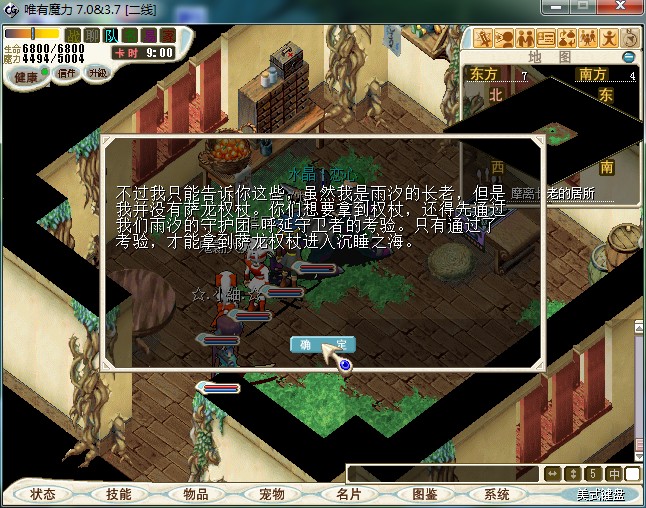Open the 宠物 pets menu

click(271, 494)
